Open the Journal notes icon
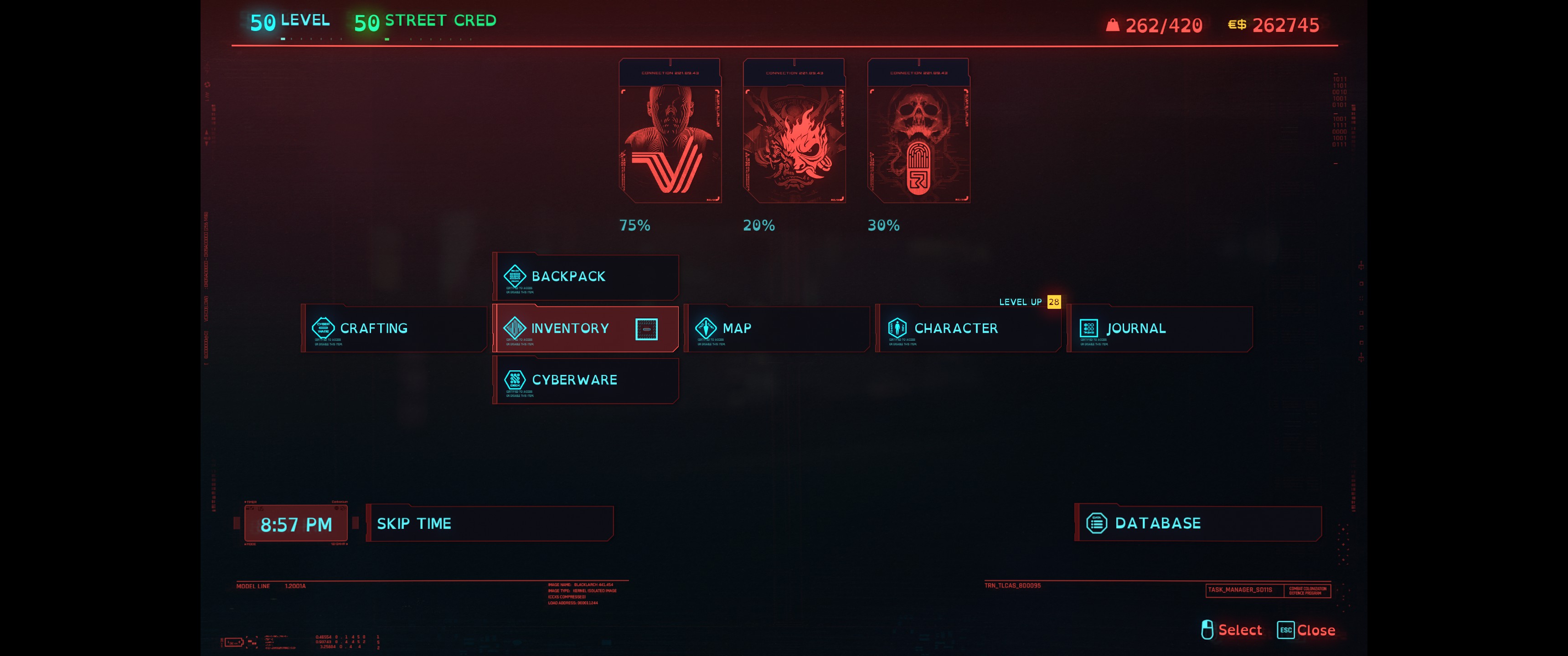 tap(1088, 328)
